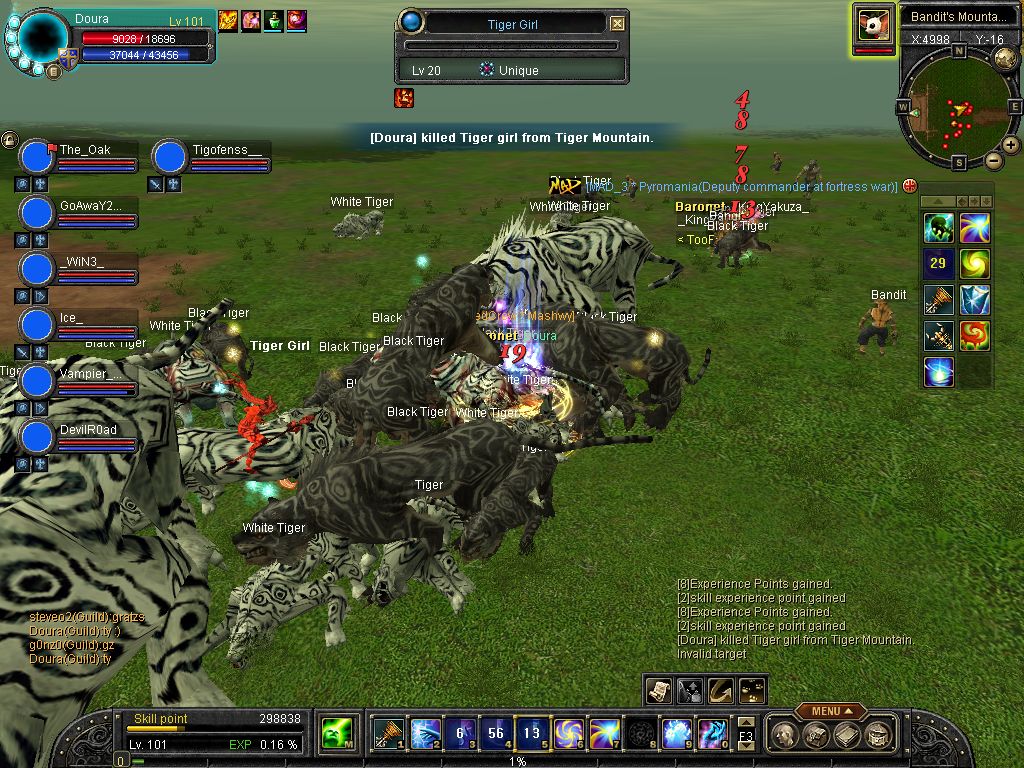The height and width of the screenshot is (768, 1024).
Task: Click the minimap display
Action: click(959, 108)
